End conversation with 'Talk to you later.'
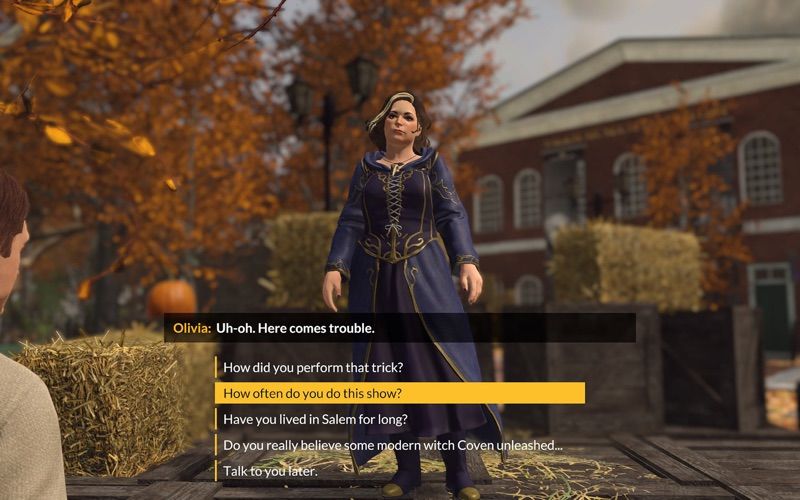This screenshot has width=800, height=500. pyautogui.click(x=270, y=471)
